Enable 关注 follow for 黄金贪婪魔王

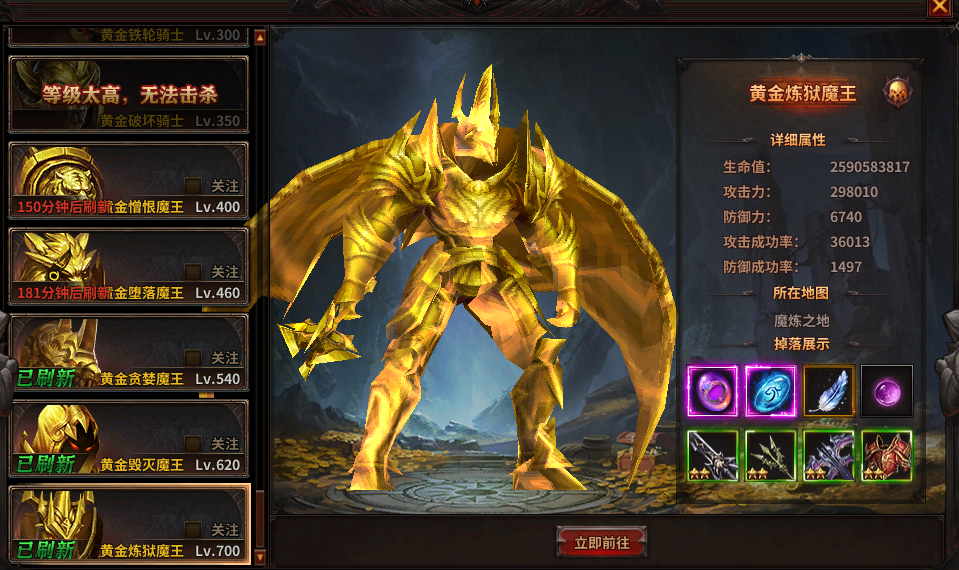tap(193, 357)
